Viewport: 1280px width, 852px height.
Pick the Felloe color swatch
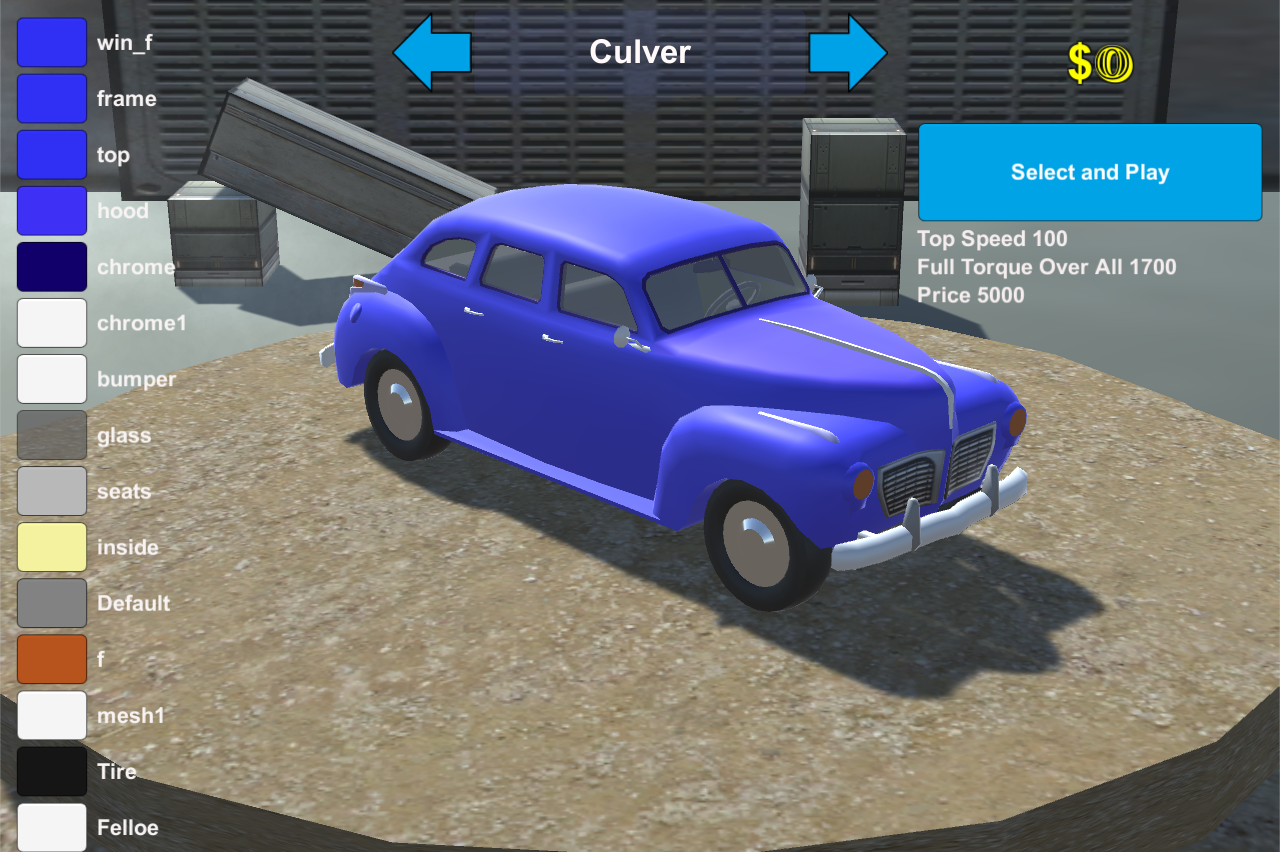click(x=52, y=827)
